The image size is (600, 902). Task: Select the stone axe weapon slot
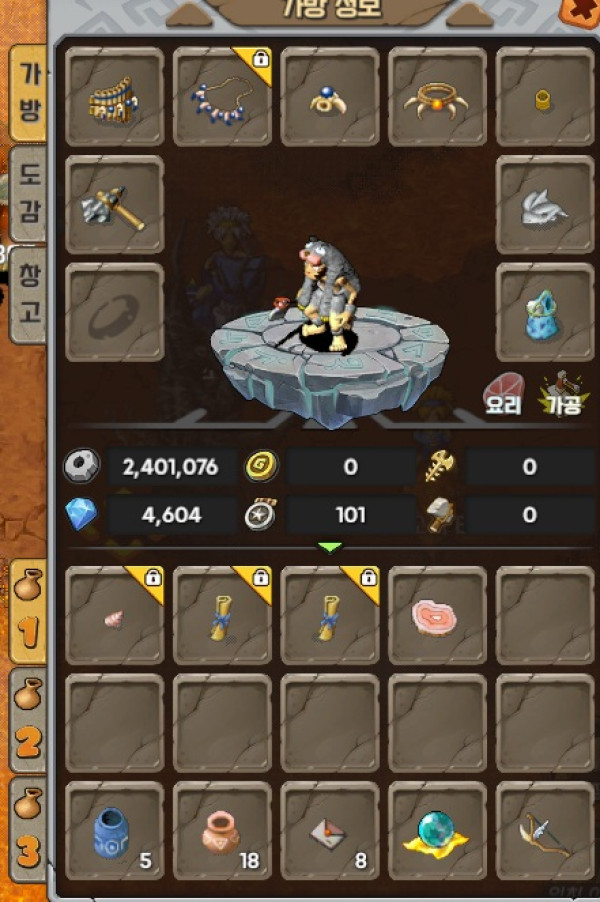114,204
